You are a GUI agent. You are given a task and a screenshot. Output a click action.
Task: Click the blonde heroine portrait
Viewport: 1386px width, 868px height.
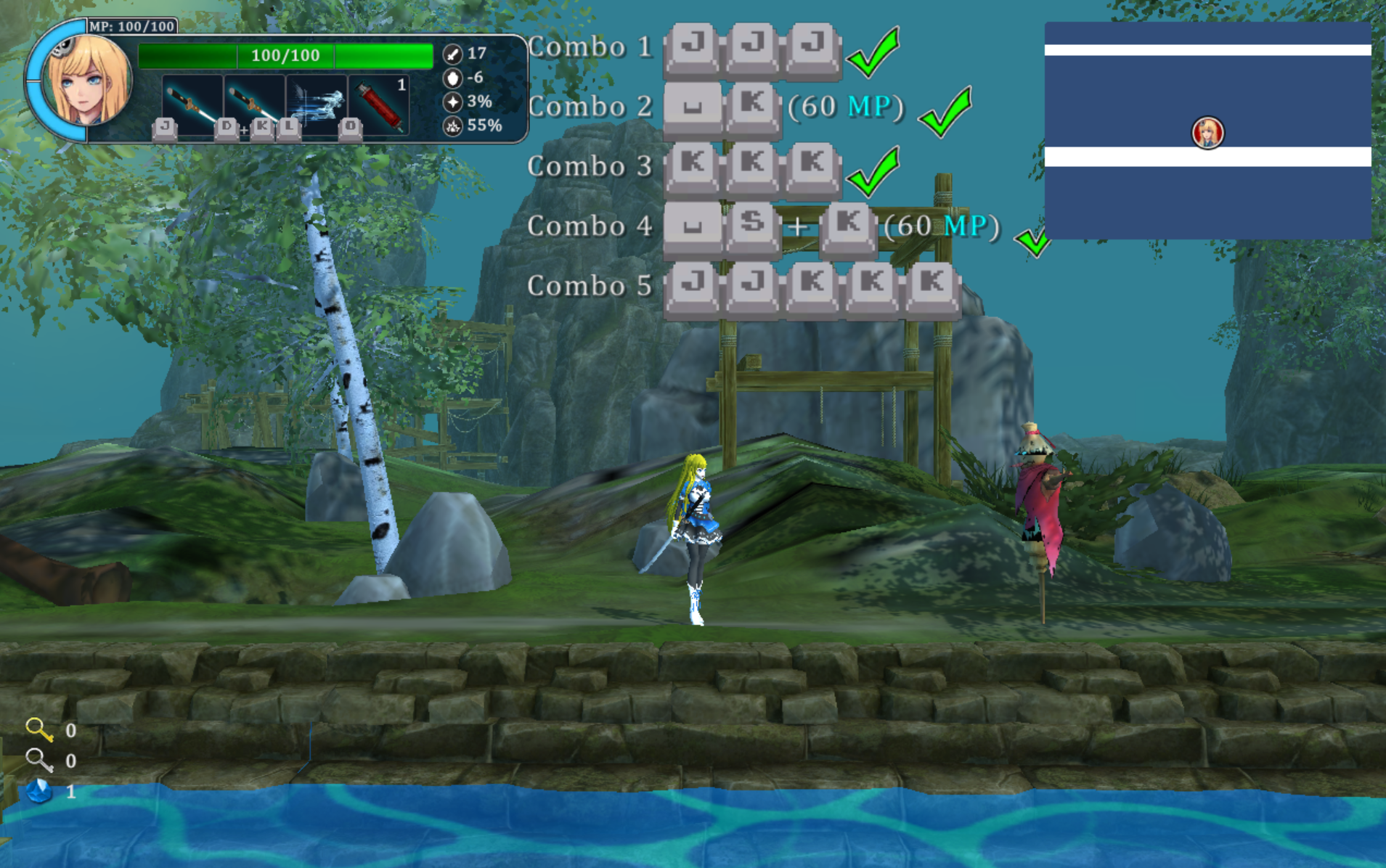86,81
